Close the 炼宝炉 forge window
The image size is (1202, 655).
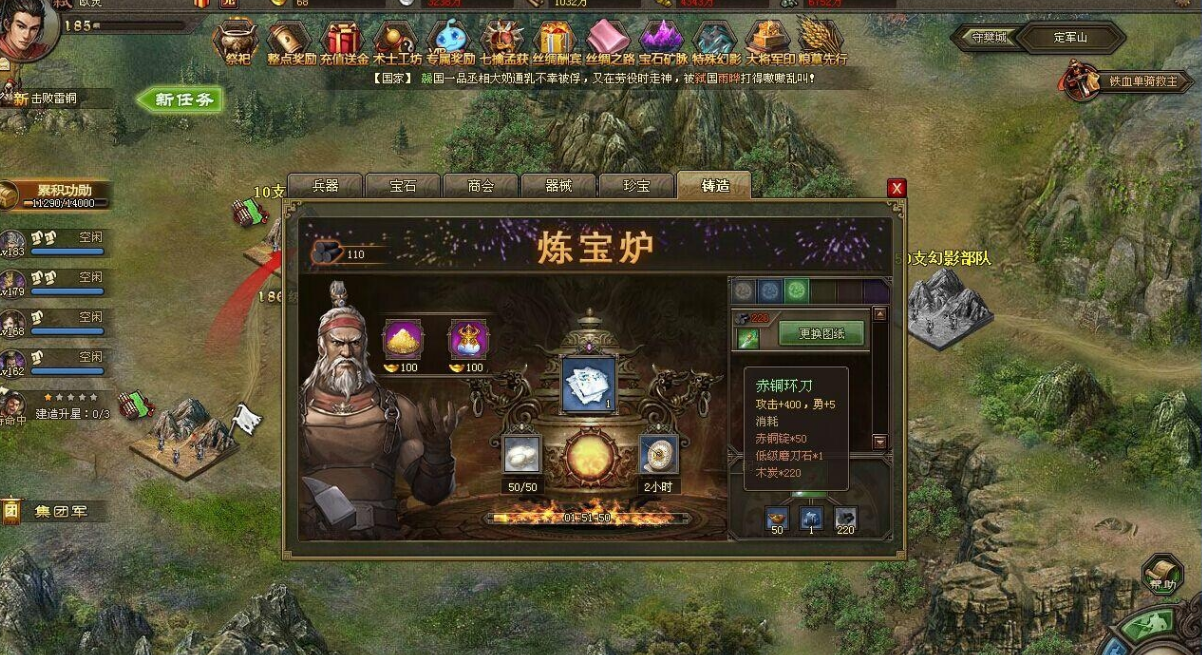(x=897, y=188)
